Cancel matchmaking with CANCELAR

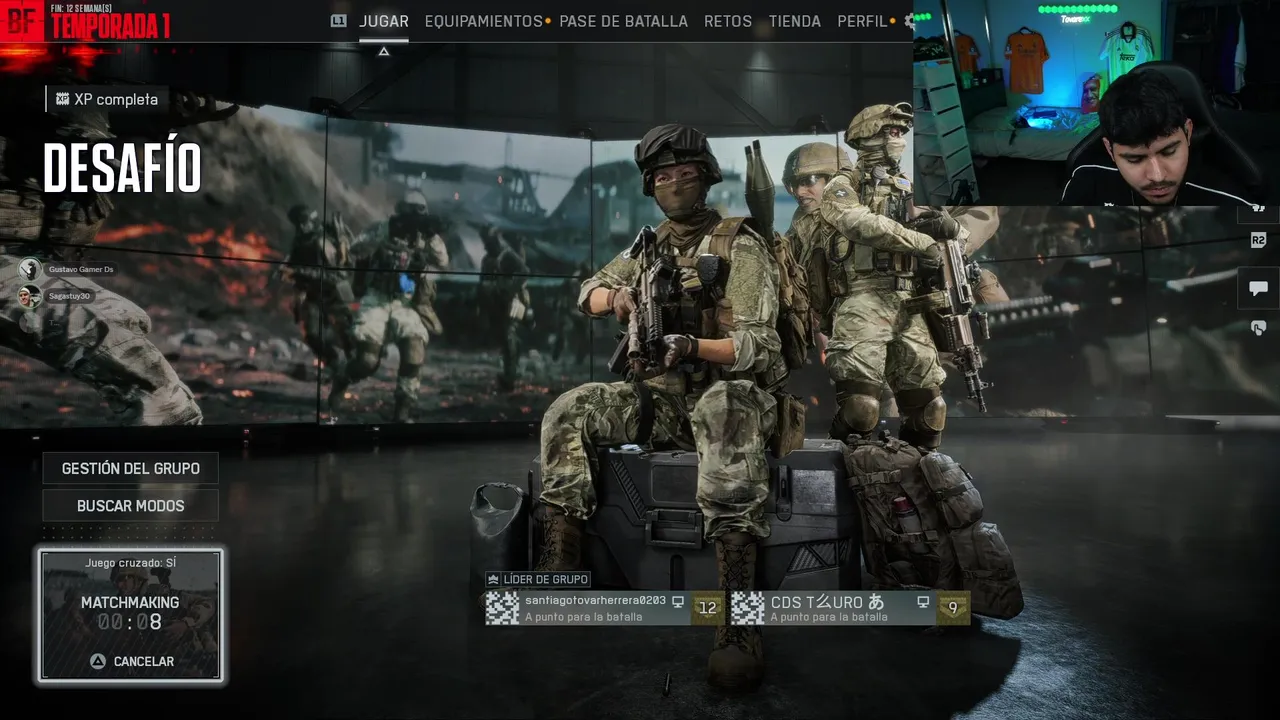point(132,661)
